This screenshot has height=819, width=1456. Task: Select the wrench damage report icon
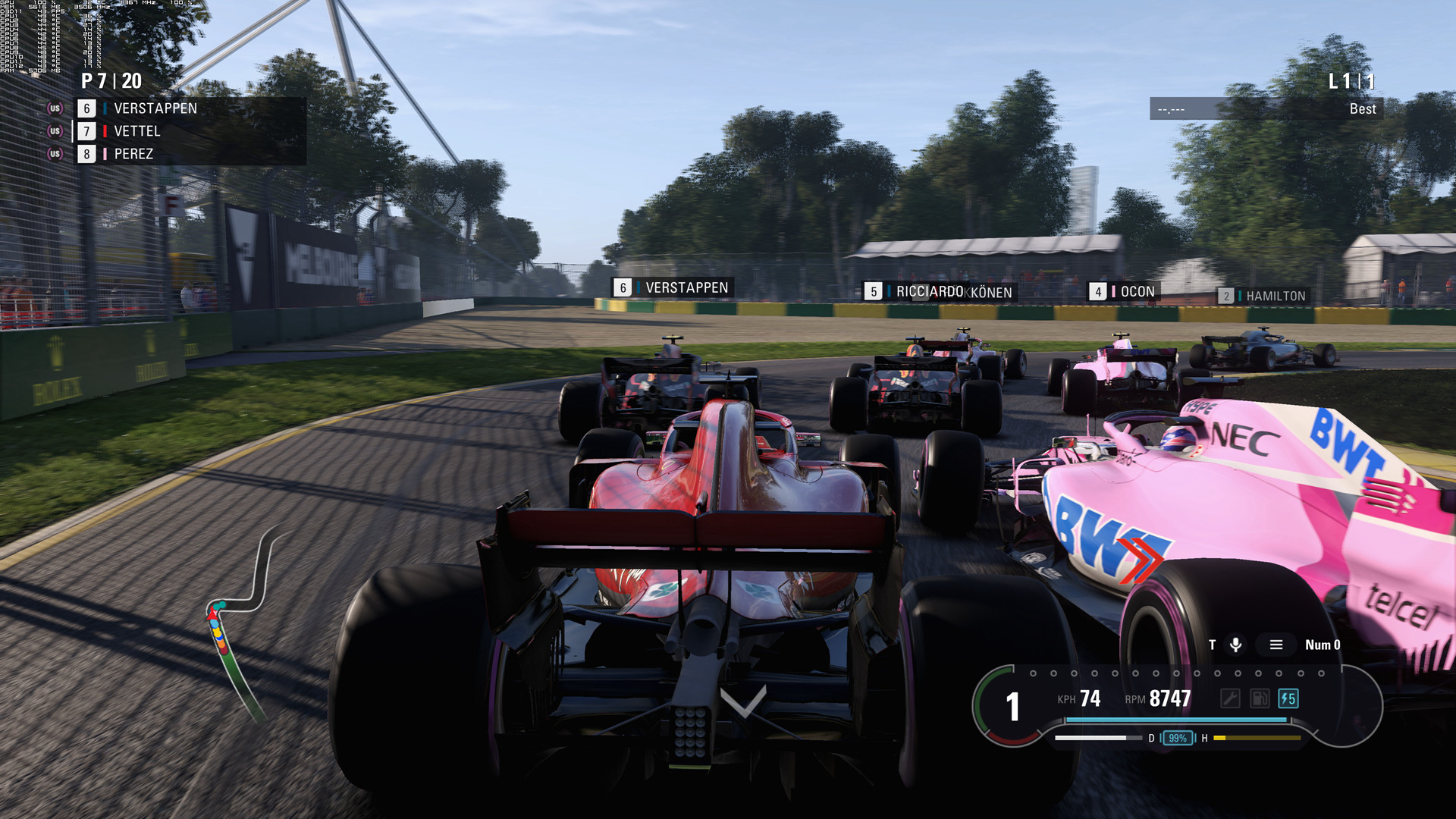[1231, 698]
